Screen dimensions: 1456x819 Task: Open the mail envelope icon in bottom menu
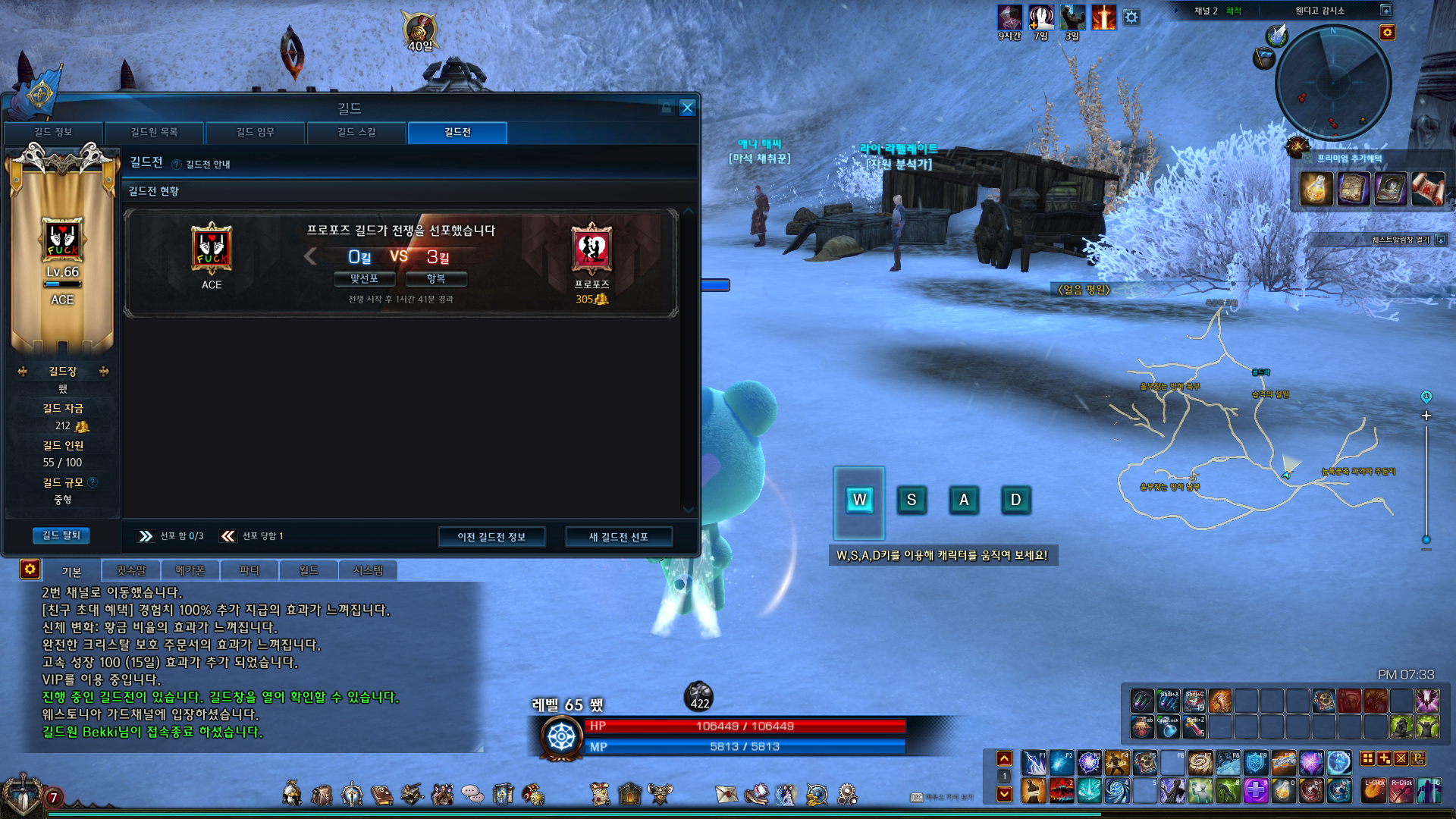point(726,794)
